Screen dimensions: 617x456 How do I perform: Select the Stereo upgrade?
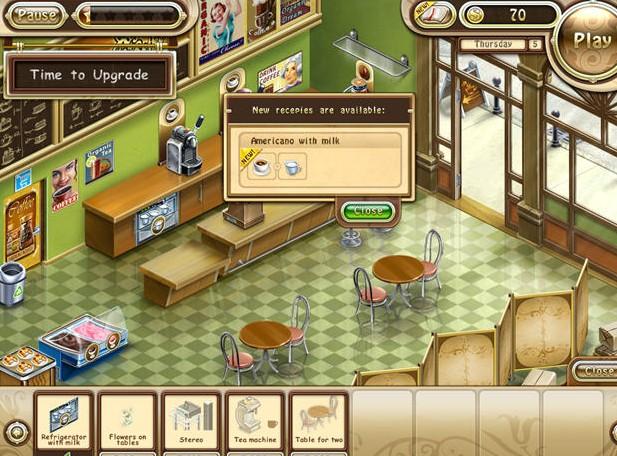coord(191,422)
